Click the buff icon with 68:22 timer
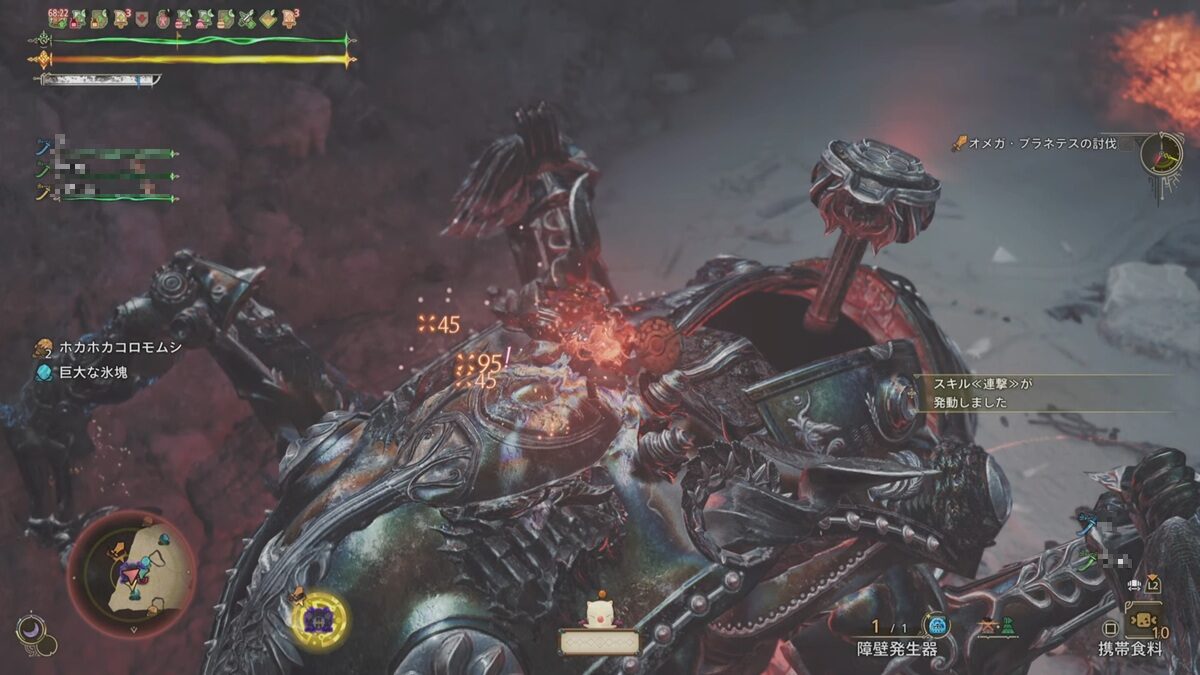Image resolution: width=1200 pixels, height=675 pixels. [58, 18]
